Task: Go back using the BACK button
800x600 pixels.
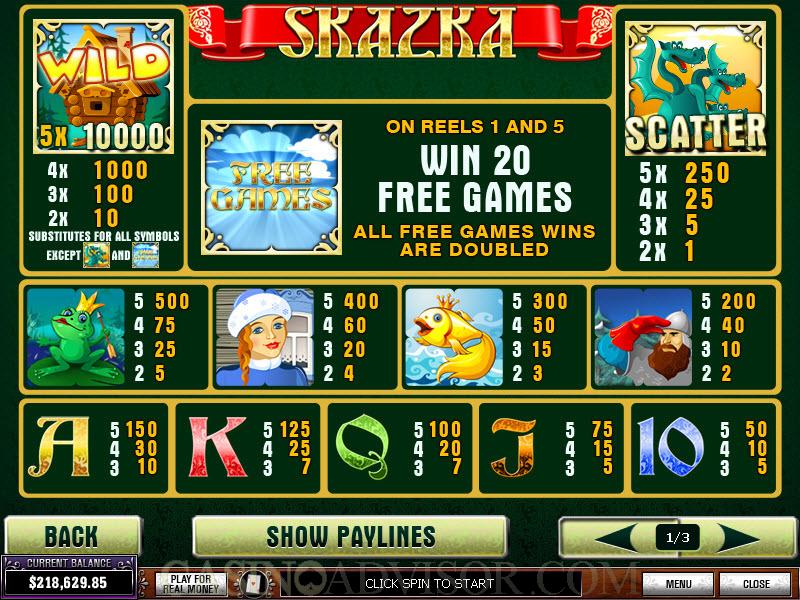Action: [71, 536]
